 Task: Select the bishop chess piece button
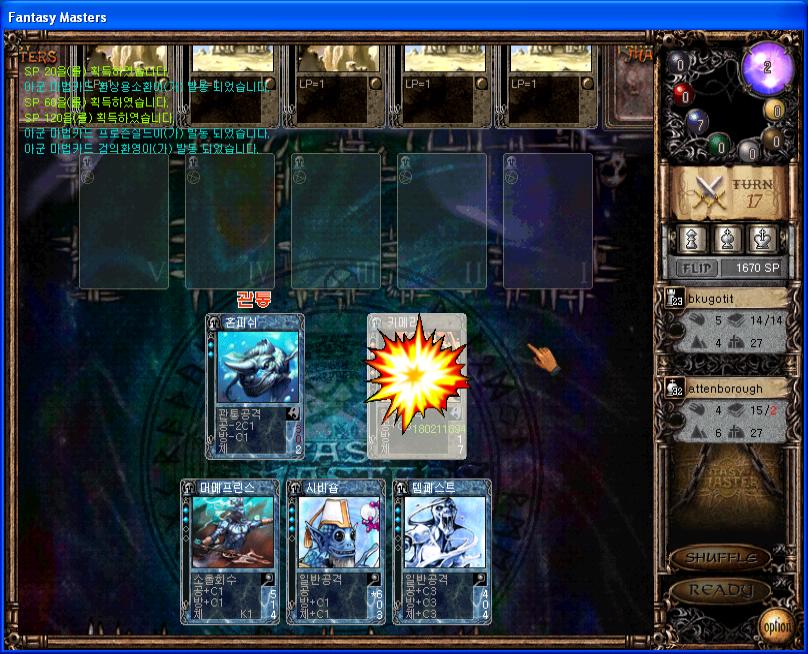(x=726, y=239)
